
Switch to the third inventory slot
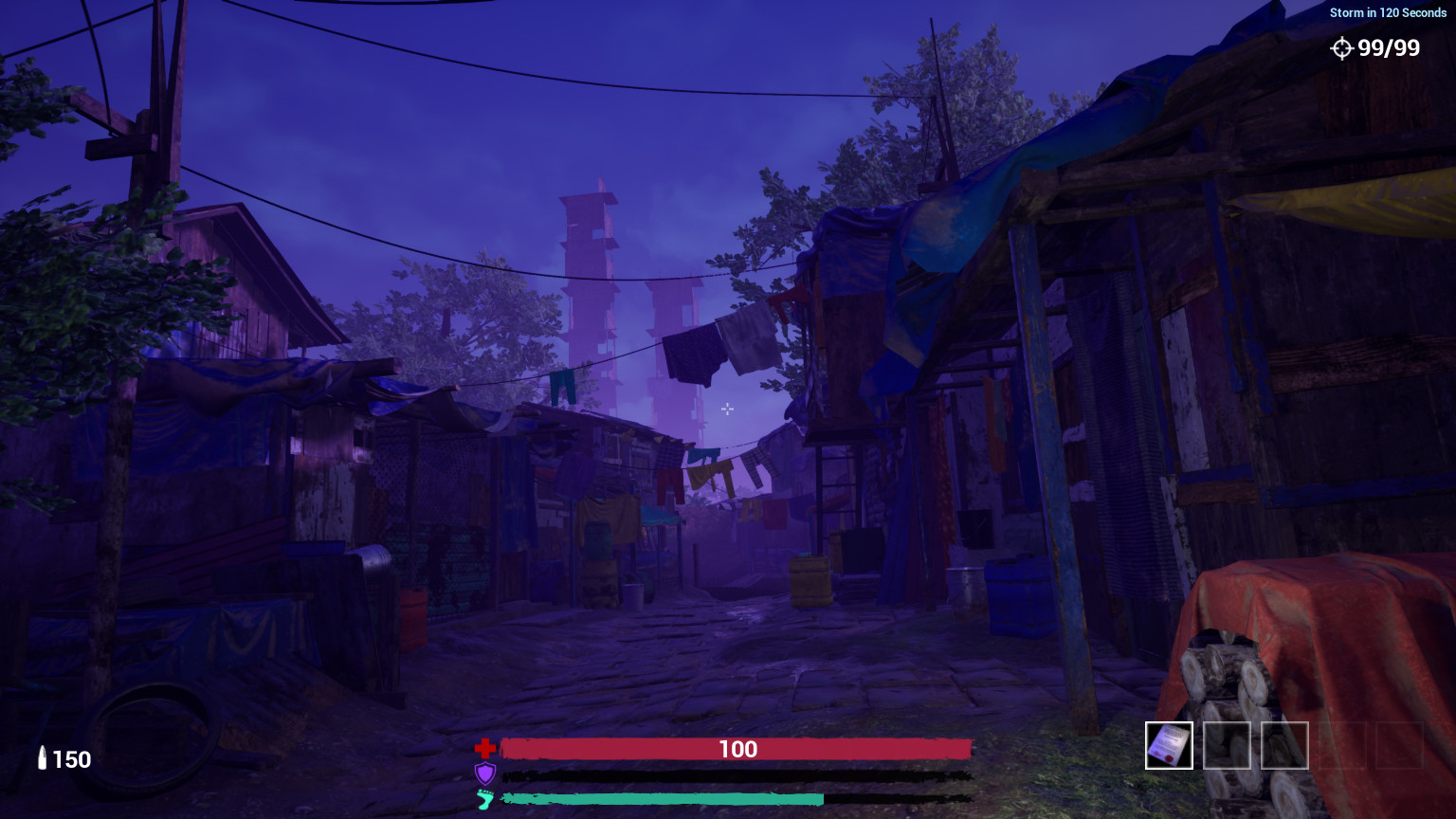pos(1284,745)
